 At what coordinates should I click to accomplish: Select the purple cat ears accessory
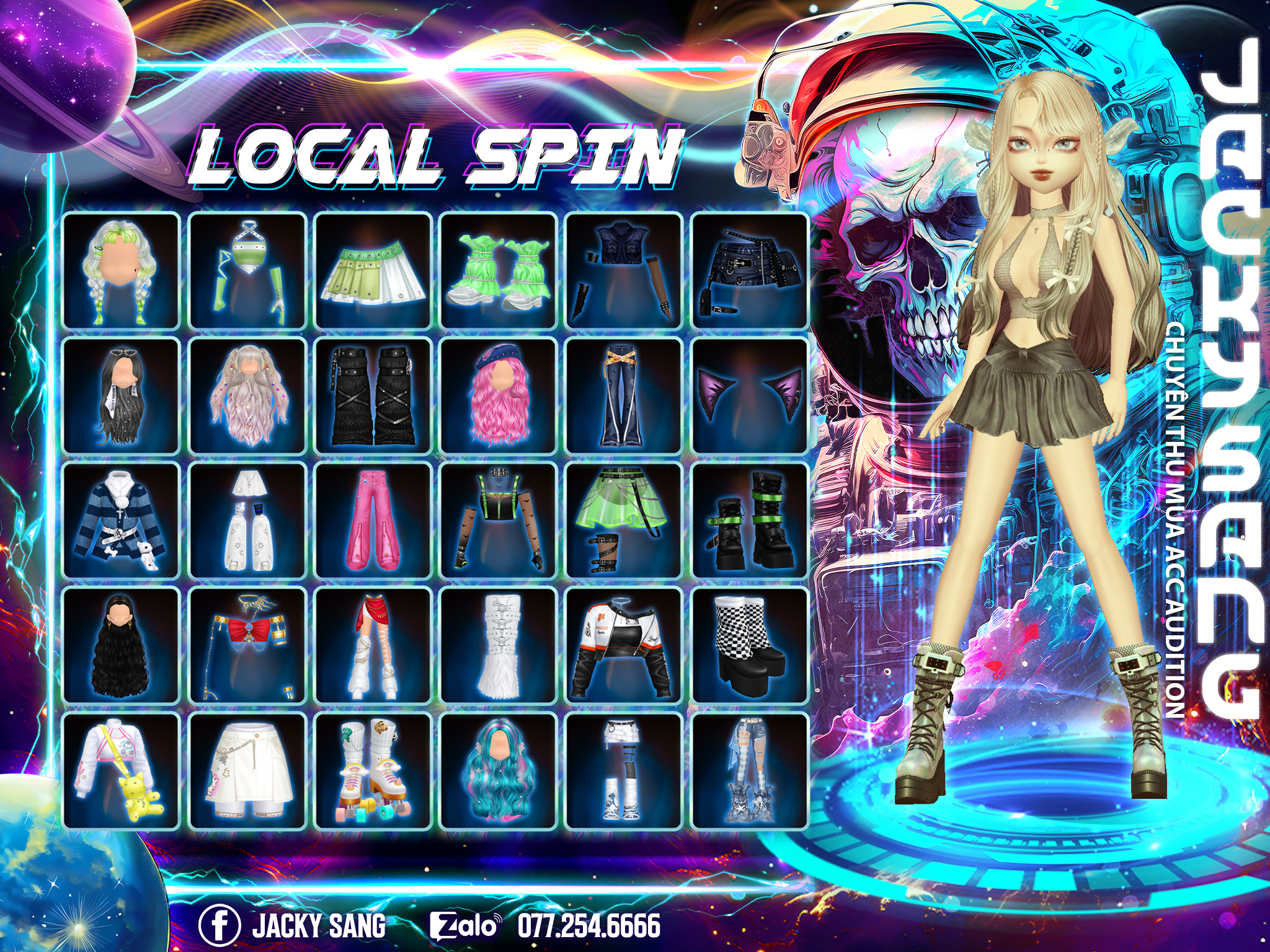pyautogui.click(x=750, y=395)
